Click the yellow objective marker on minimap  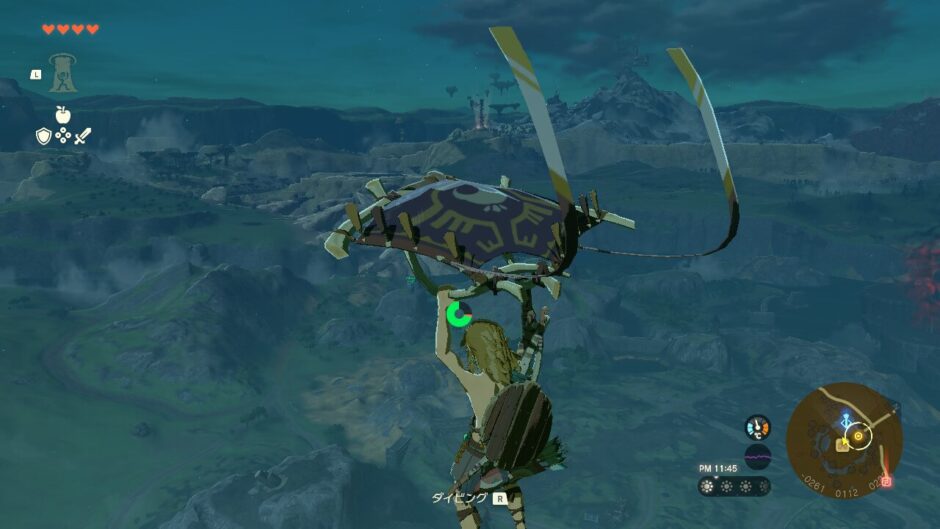point(858,437)
